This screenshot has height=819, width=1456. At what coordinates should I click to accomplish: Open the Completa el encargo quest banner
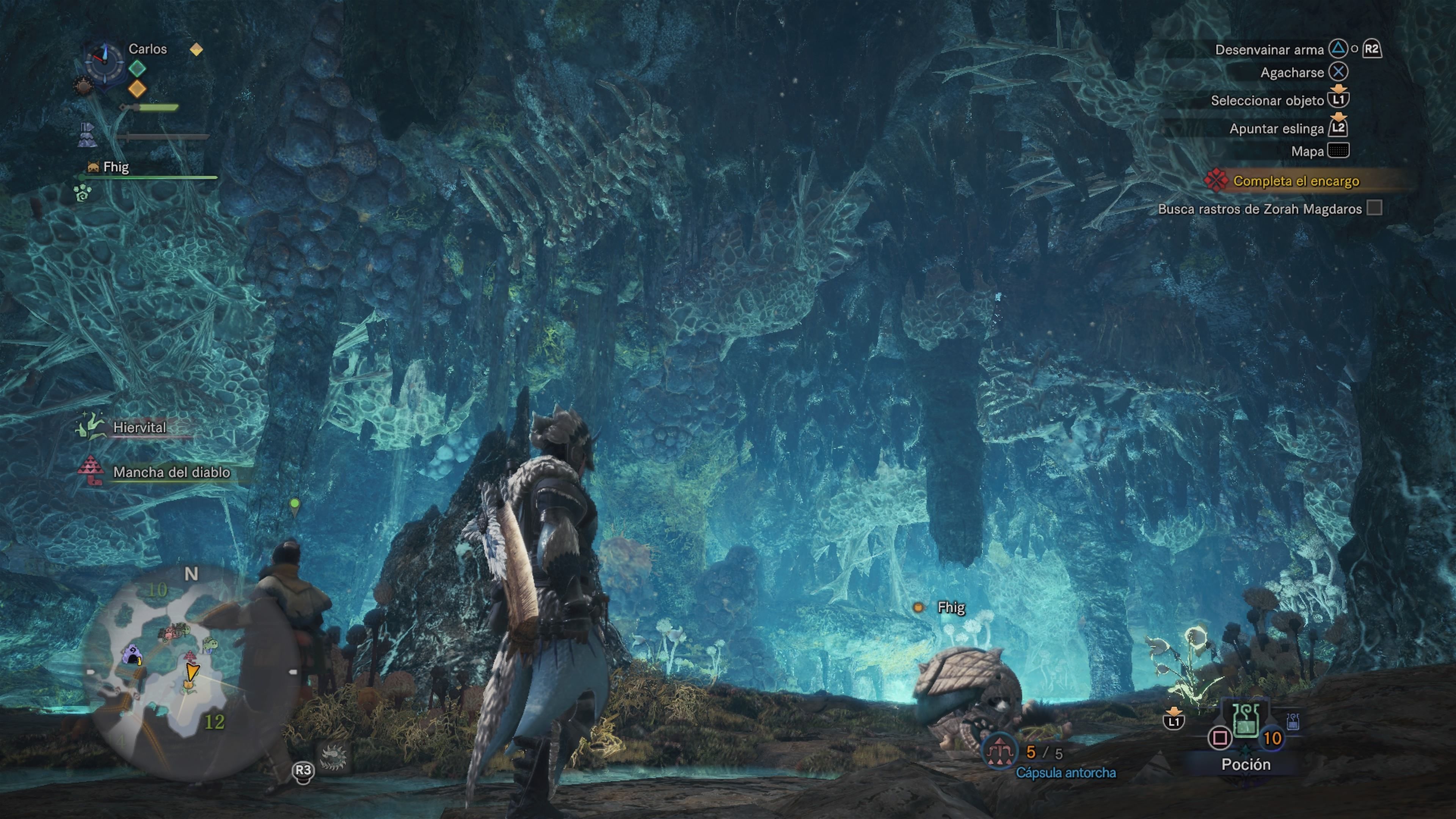1296,181
